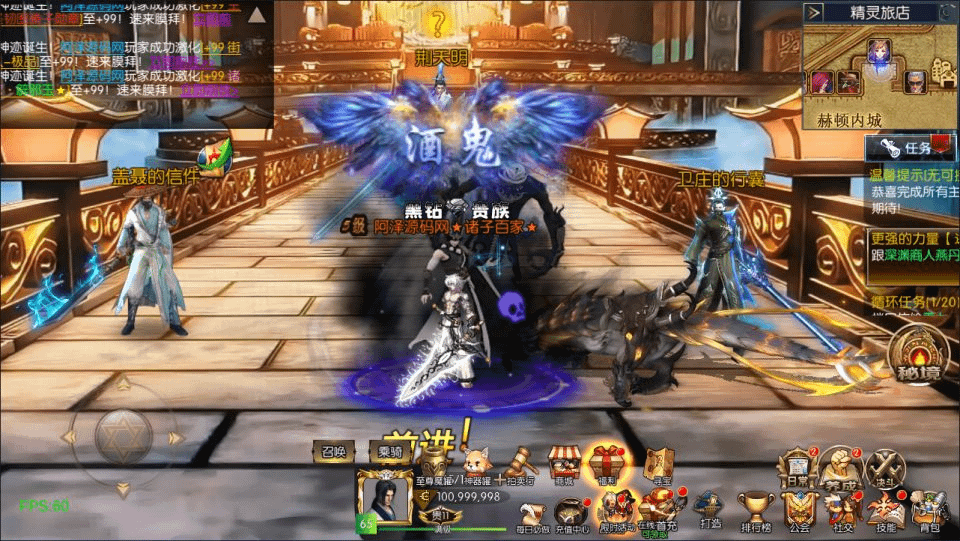Open the 背包 backpack inventory
Screen dimensions: 960x541
pos(930,508)
